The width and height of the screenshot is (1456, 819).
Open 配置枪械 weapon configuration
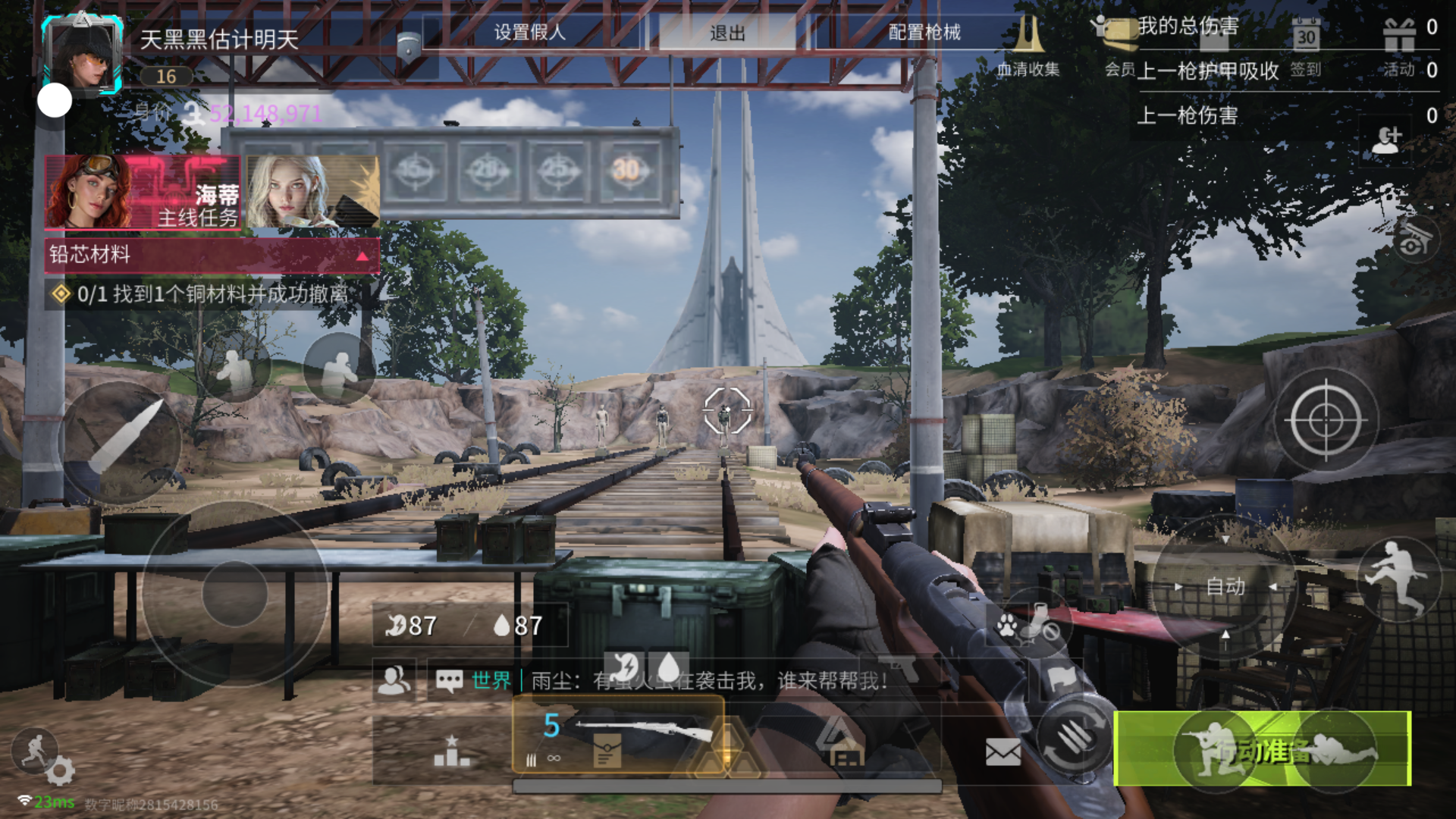pyautogui.click(x=924, y=33)
